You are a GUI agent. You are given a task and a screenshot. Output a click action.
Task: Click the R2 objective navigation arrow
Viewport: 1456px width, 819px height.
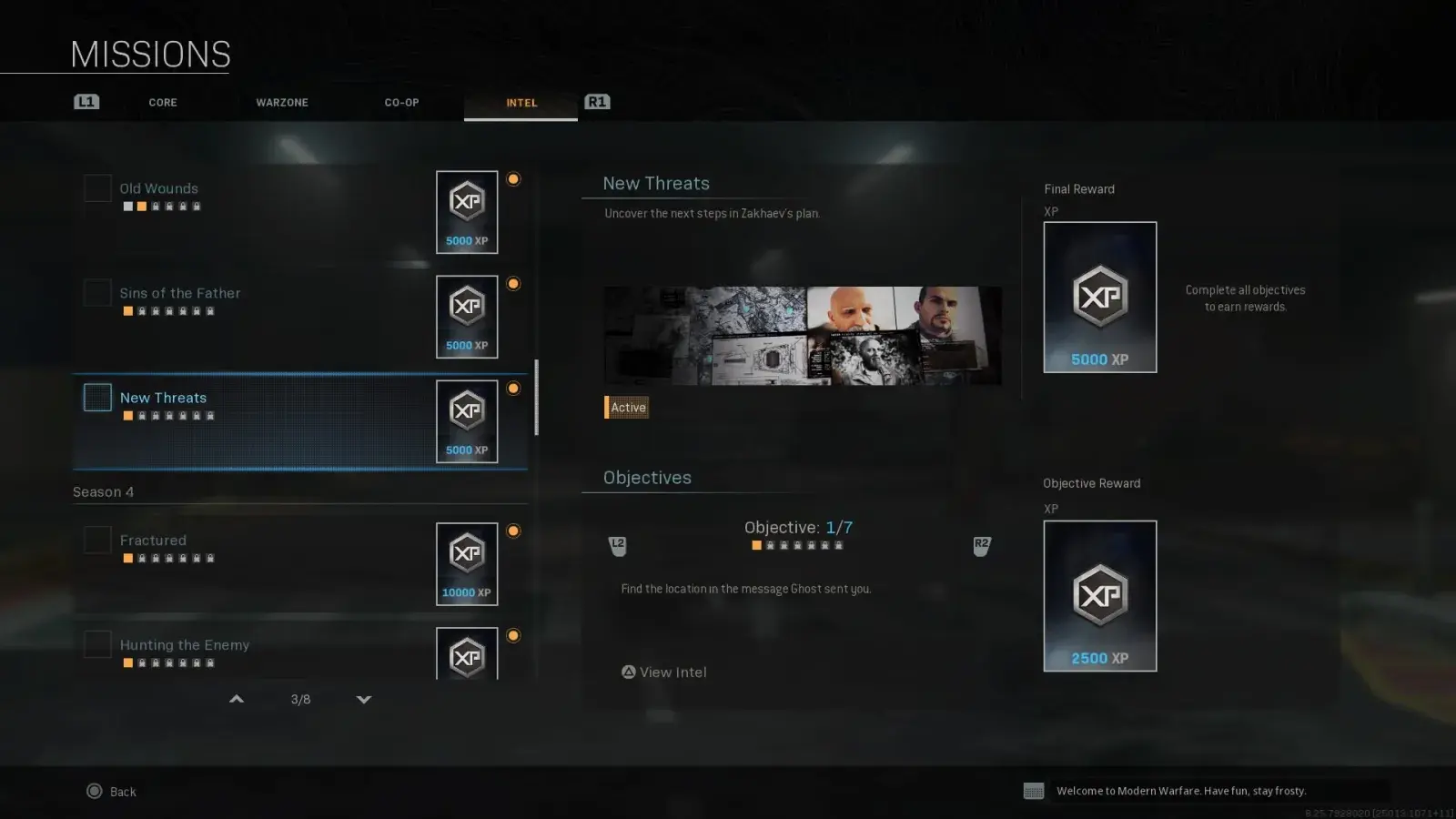pos(981,543)
